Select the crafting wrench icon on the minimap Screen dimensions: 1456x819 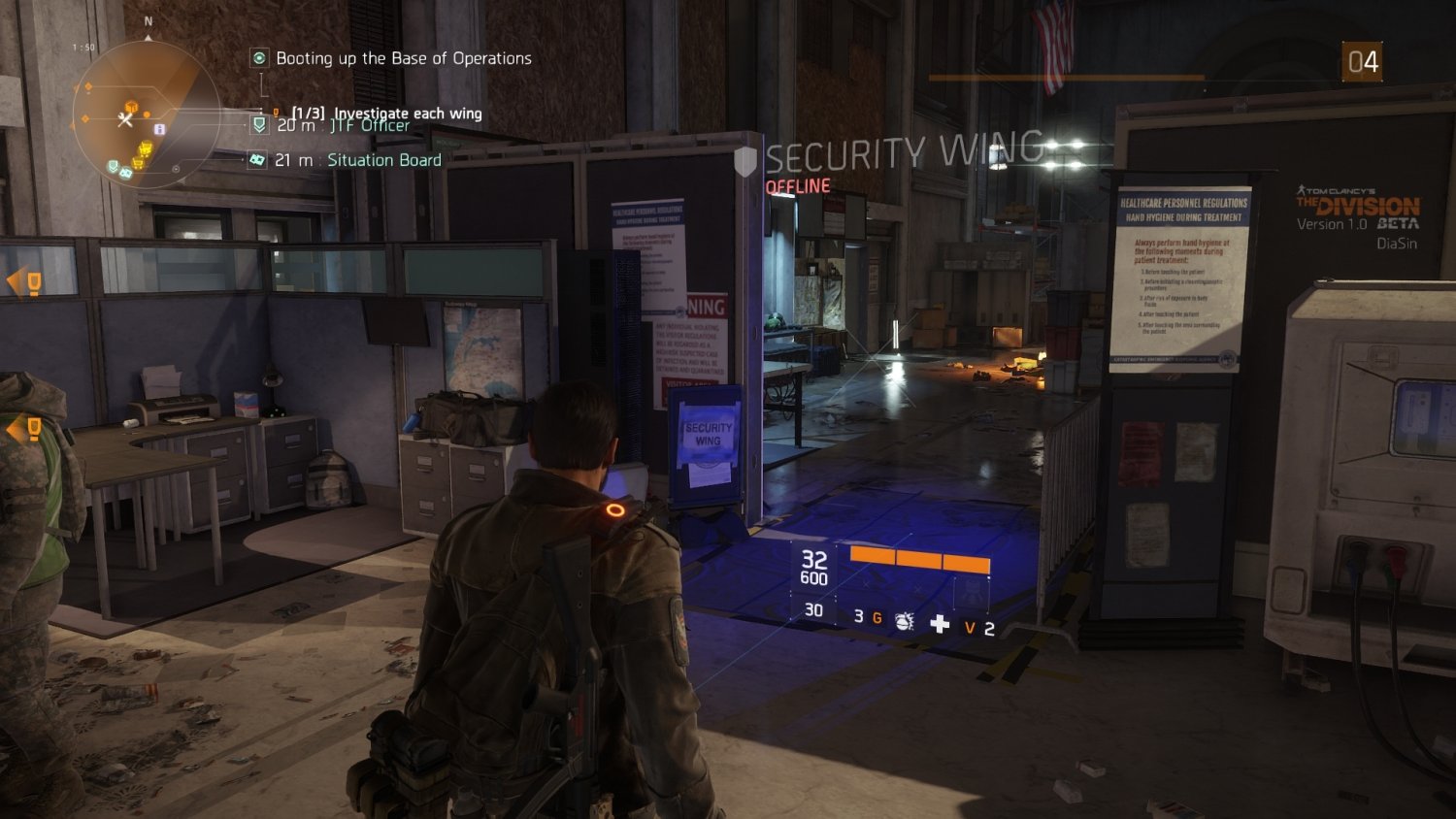click(124, 120)
